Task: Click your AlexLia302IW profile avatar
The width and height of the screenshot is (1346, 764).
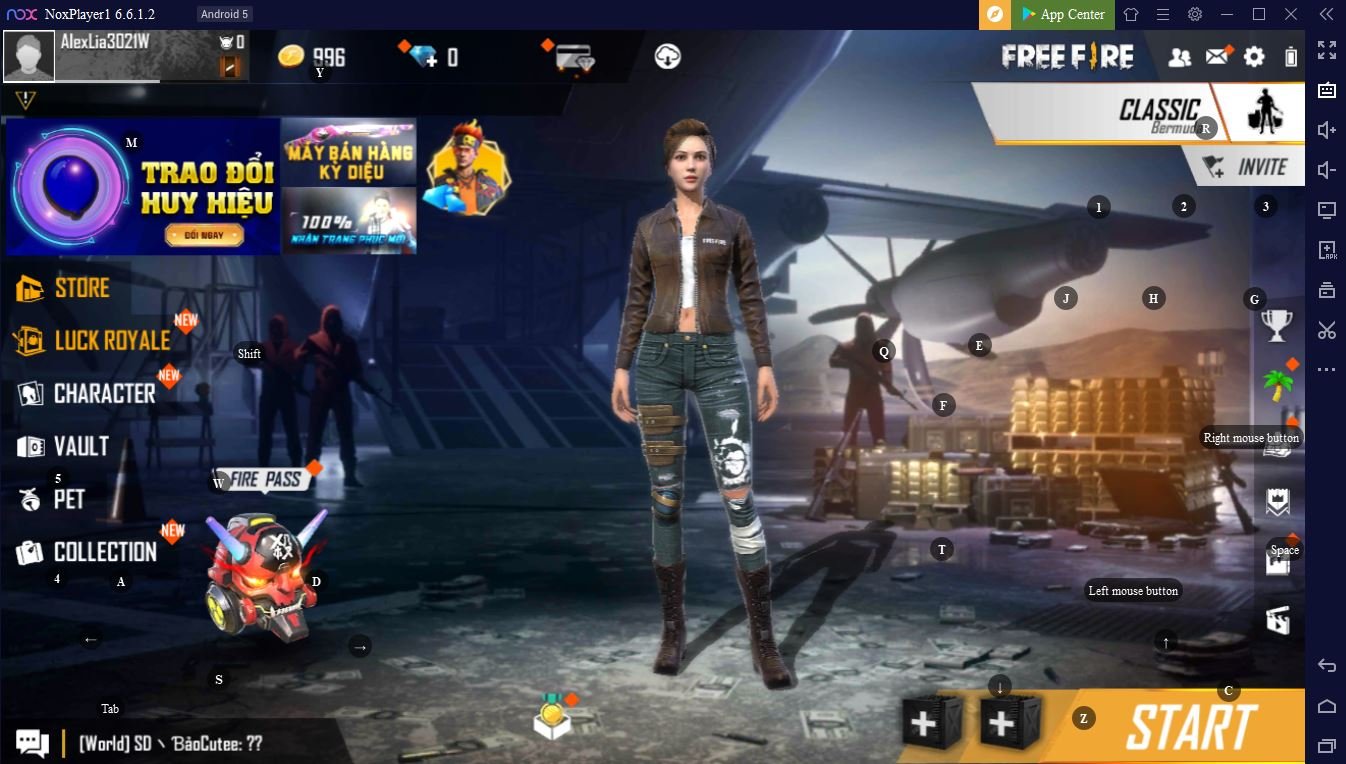Action: pyautogui.click(x=29, y=55)
